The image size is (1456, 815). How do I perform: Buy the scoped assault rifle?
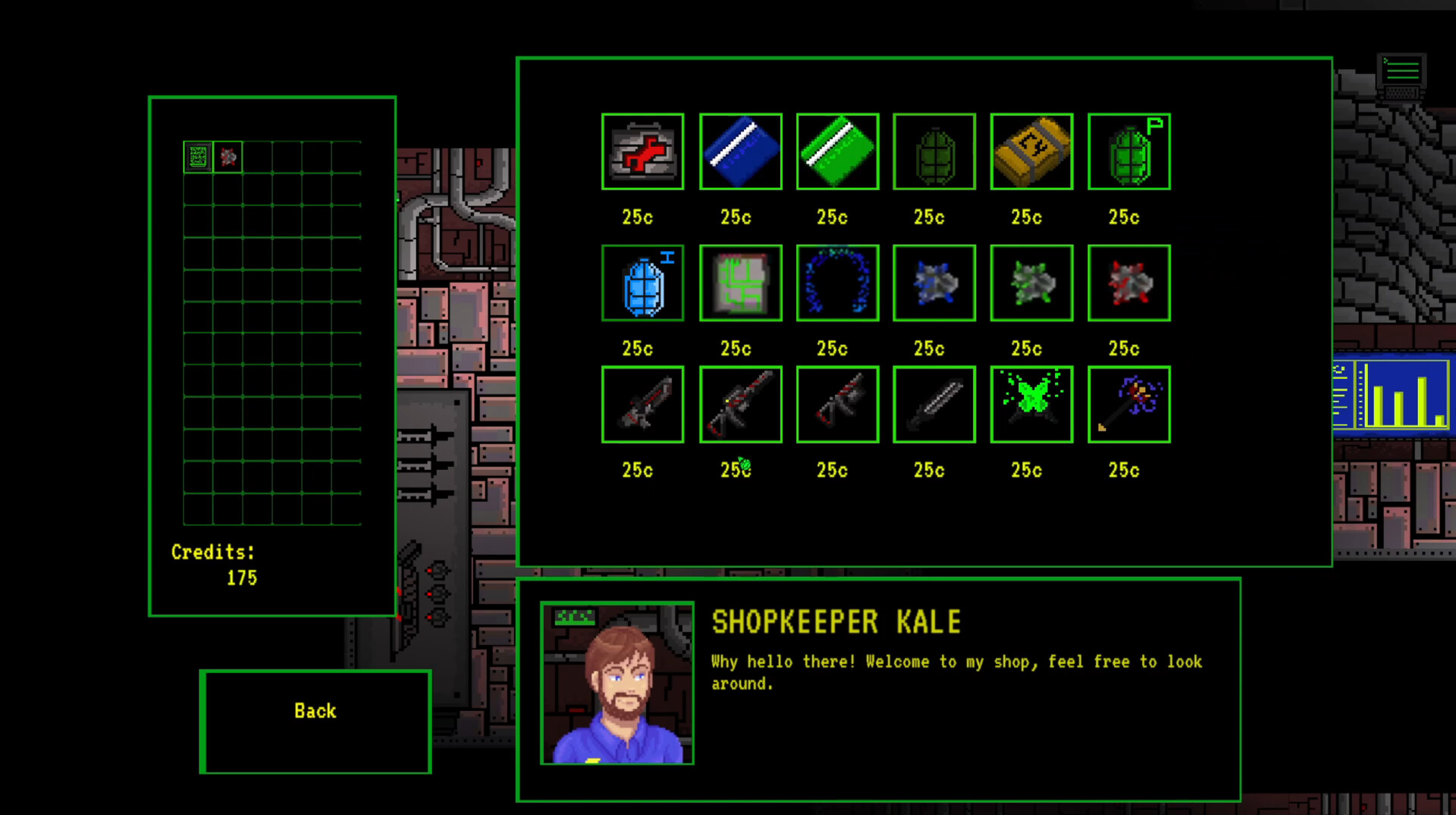click(741, 404)
